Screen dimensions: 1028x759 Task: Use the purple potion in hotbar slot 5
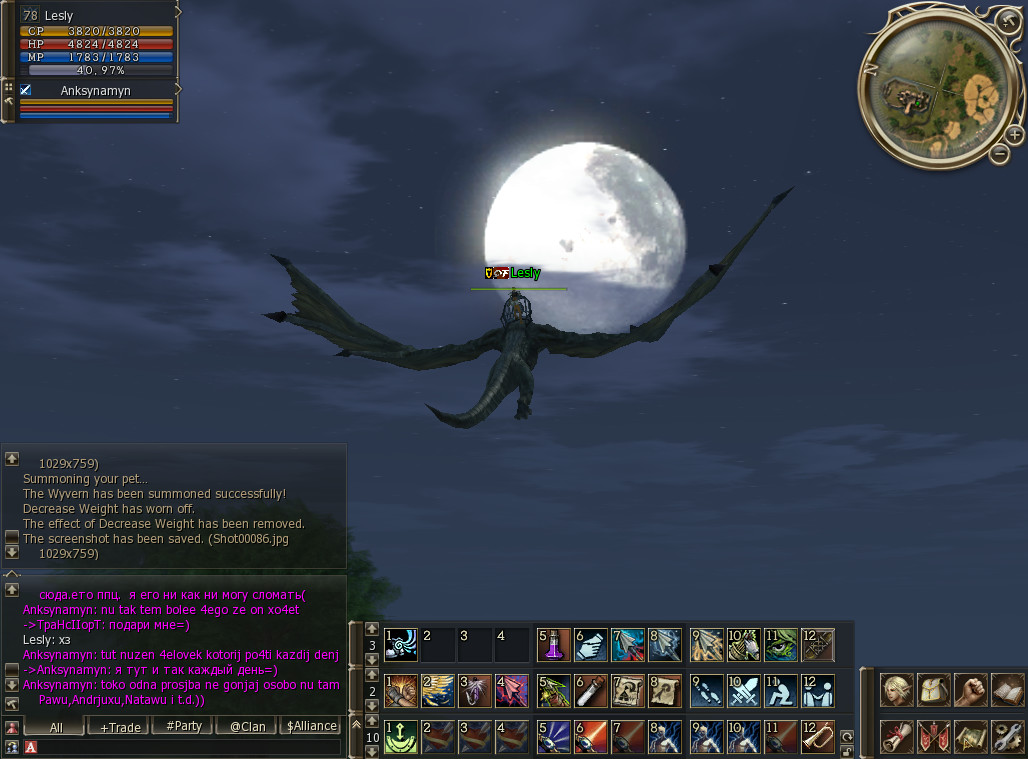[554, 645]
